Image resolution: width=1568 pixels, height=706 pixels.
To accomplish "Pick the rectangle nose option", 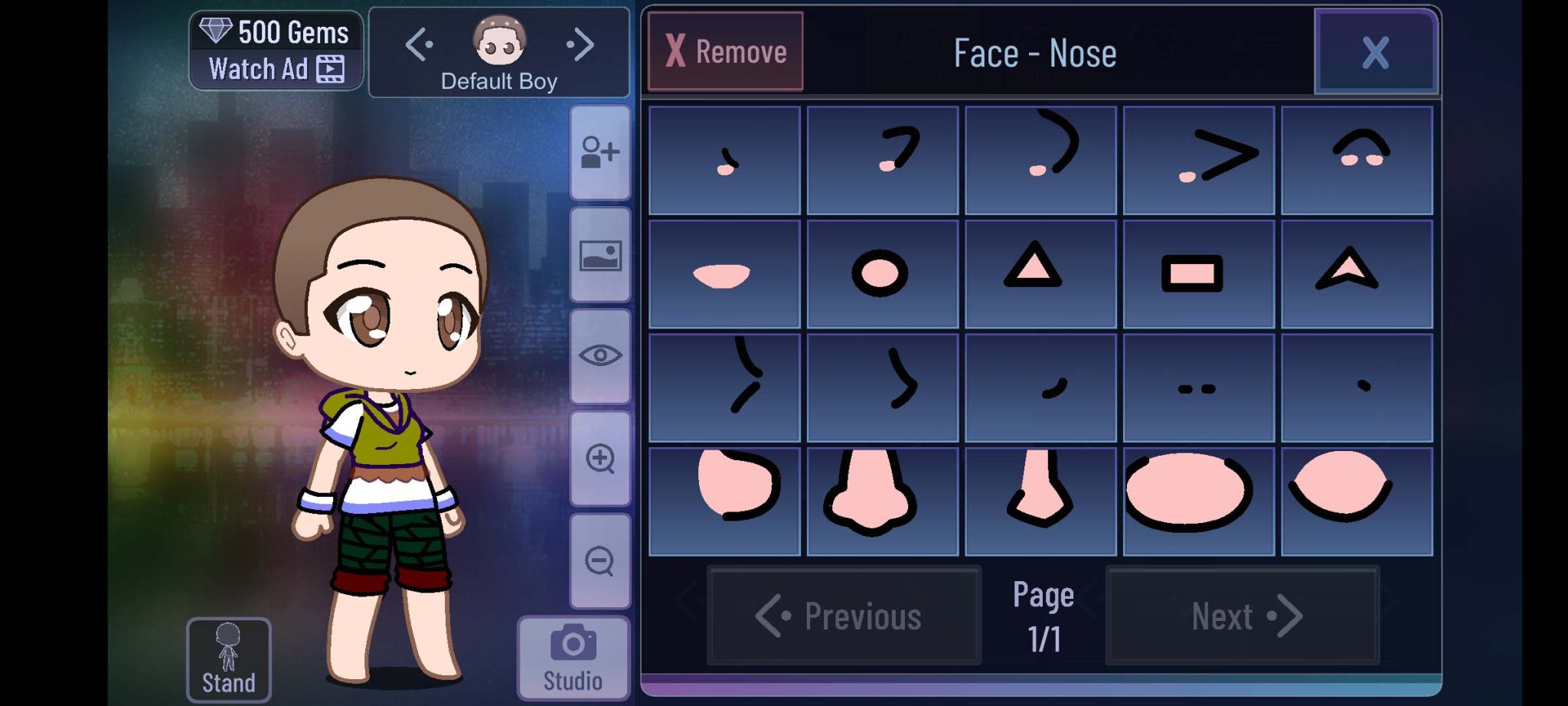I will [1198, 274].
